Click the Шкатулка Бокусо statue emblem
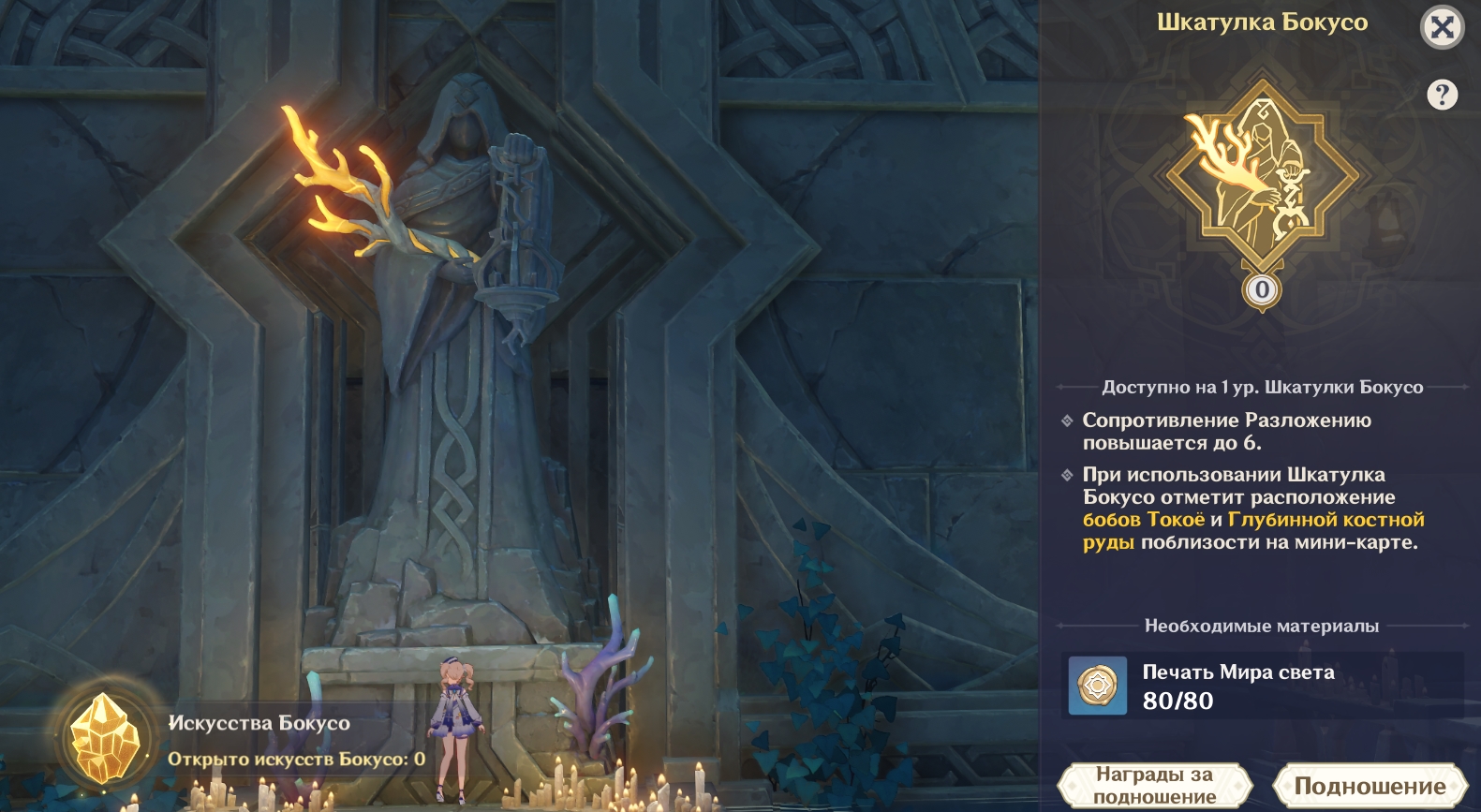Screen dimensions: 1481x812 point(1261,178)
